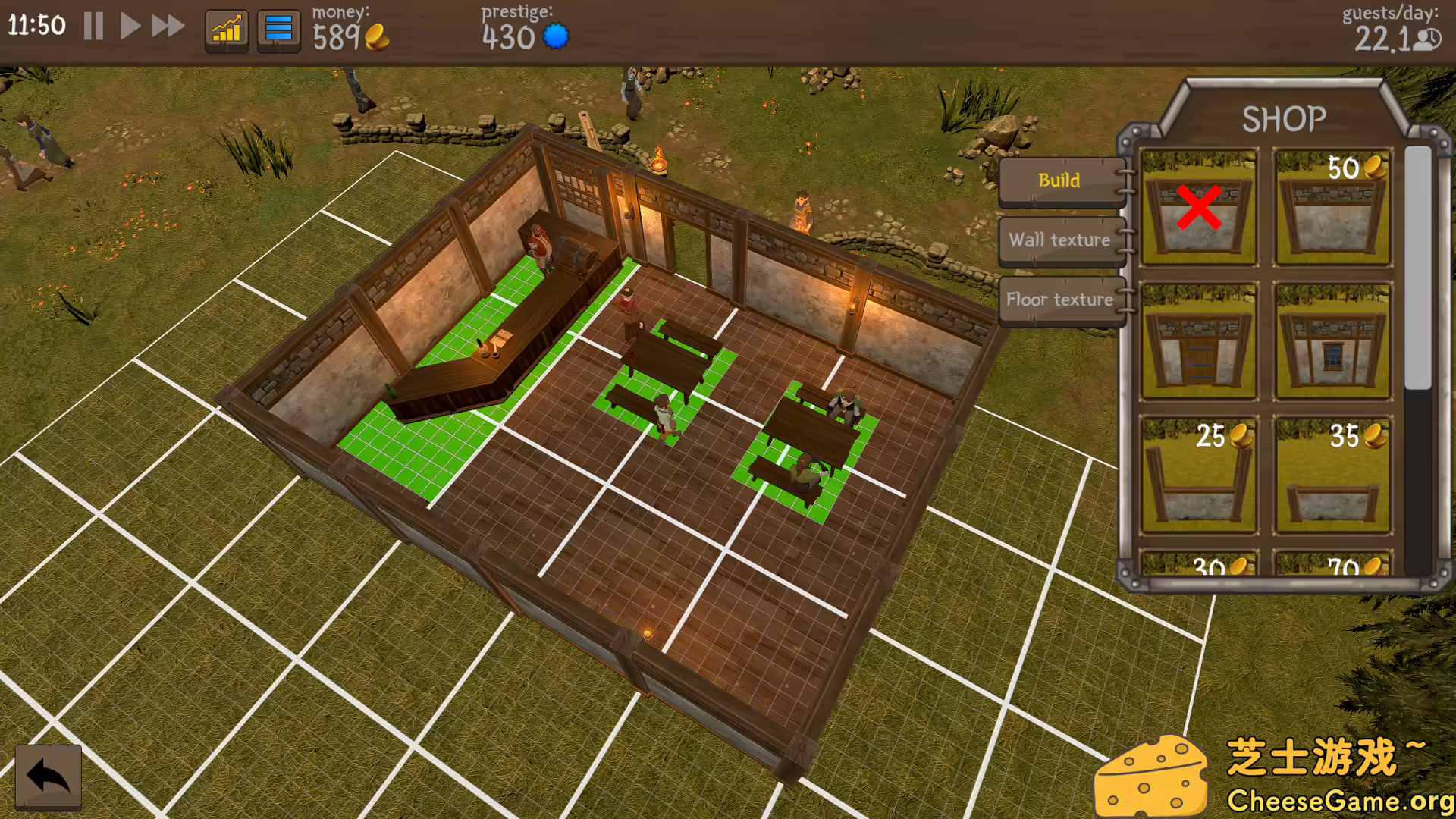Open the blue list panel beside the stats icon
1456x819 pixels.
coord(278,29)
